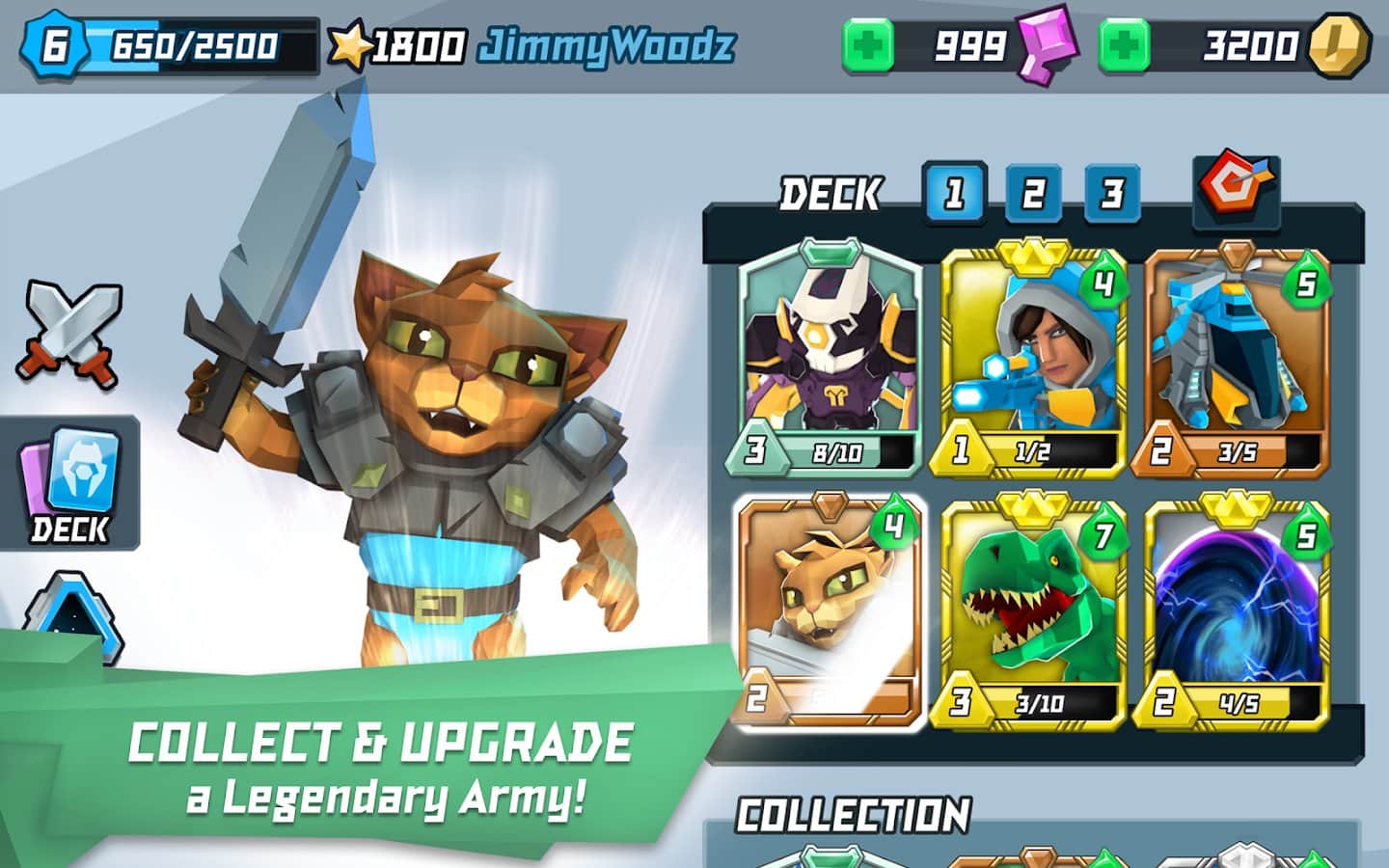Choose the purple vortex portal card
This screenshot has height=868, width=1389.
1237,610
